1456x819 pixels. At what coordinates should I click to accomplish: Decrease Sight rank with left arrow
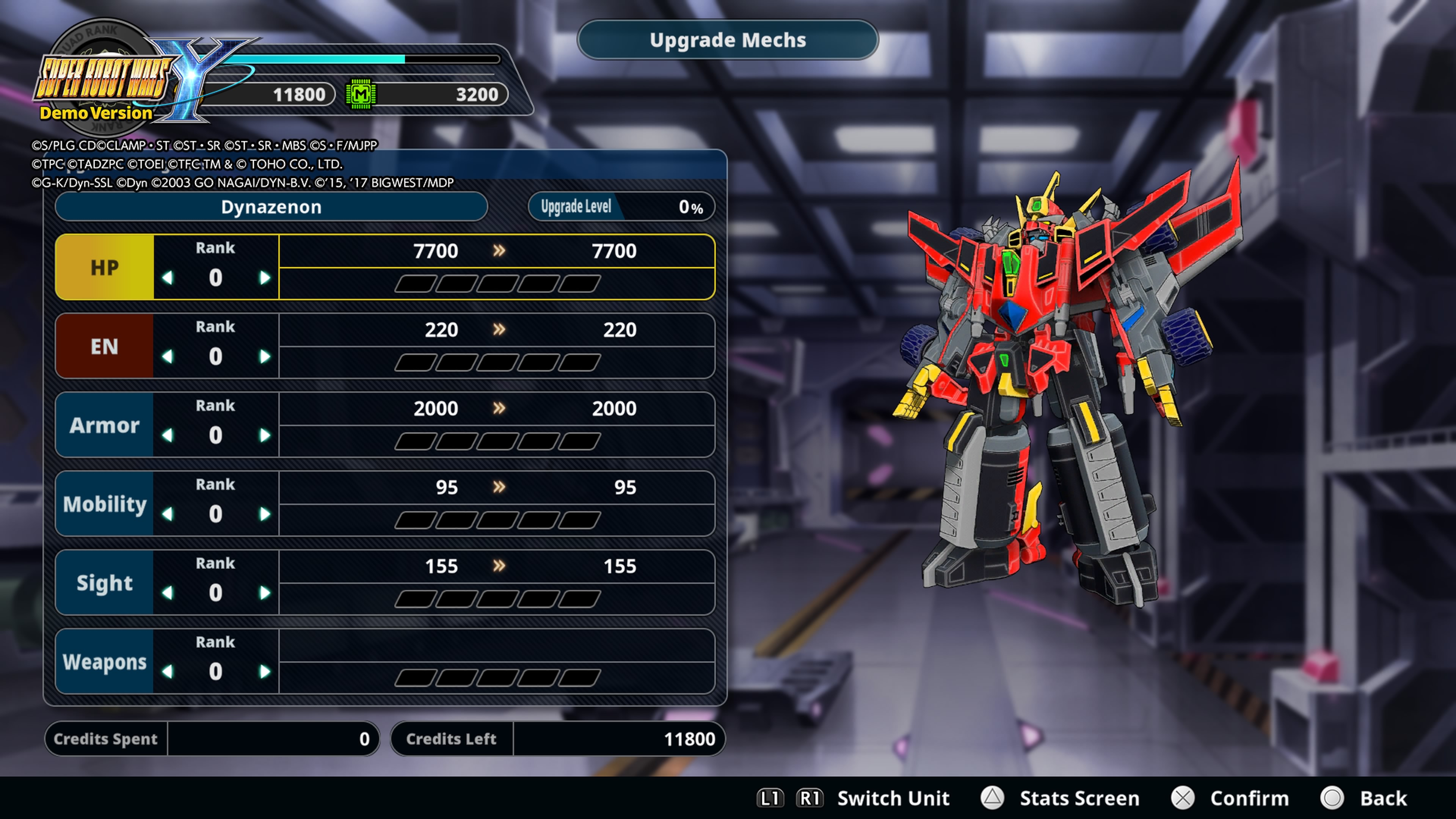point(167,593)
